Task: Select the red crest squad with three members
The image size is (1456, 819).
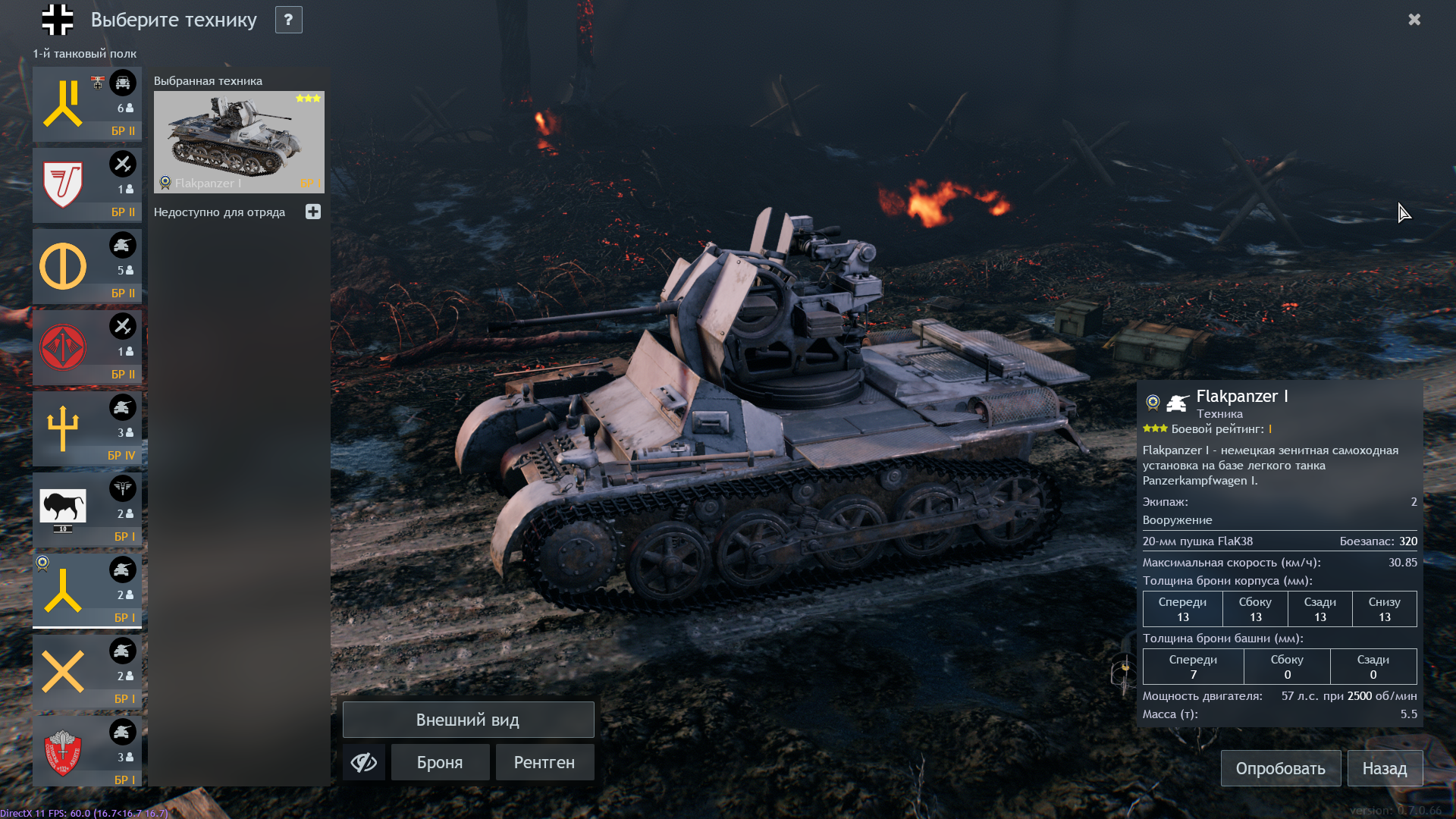Action: tap(86, 753)
